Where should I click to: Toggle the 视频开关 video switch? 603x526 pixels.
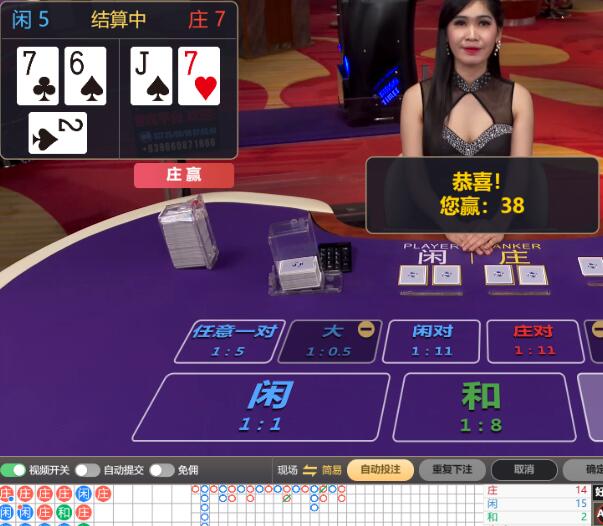(x=14, y=470)
